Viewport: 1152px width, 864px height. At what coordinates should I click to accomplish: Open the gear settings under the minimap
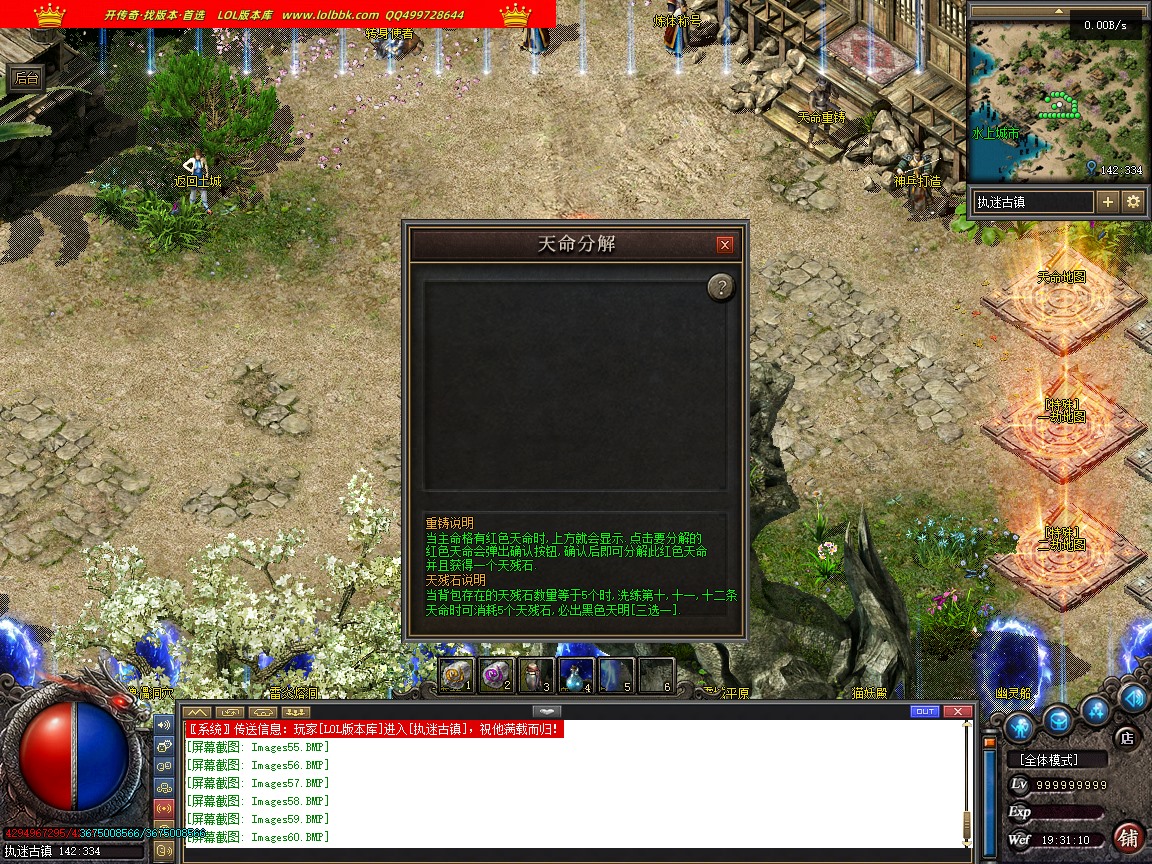tap(1133, 202)
